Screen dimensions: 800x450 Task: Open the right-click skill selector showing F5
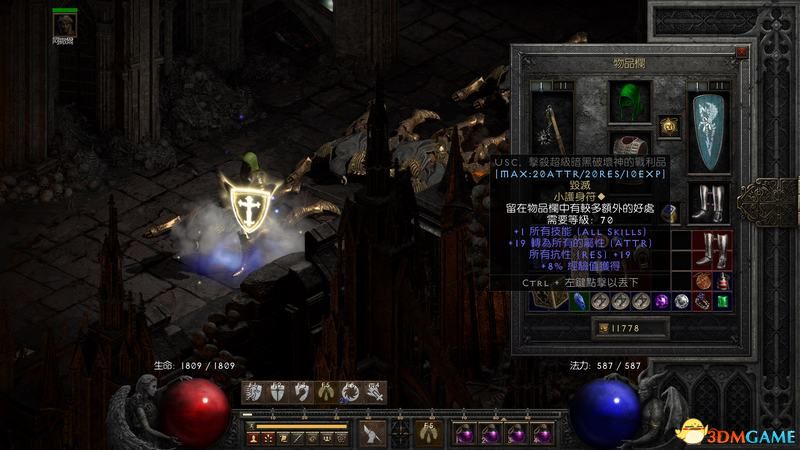(x=428, y=433)
